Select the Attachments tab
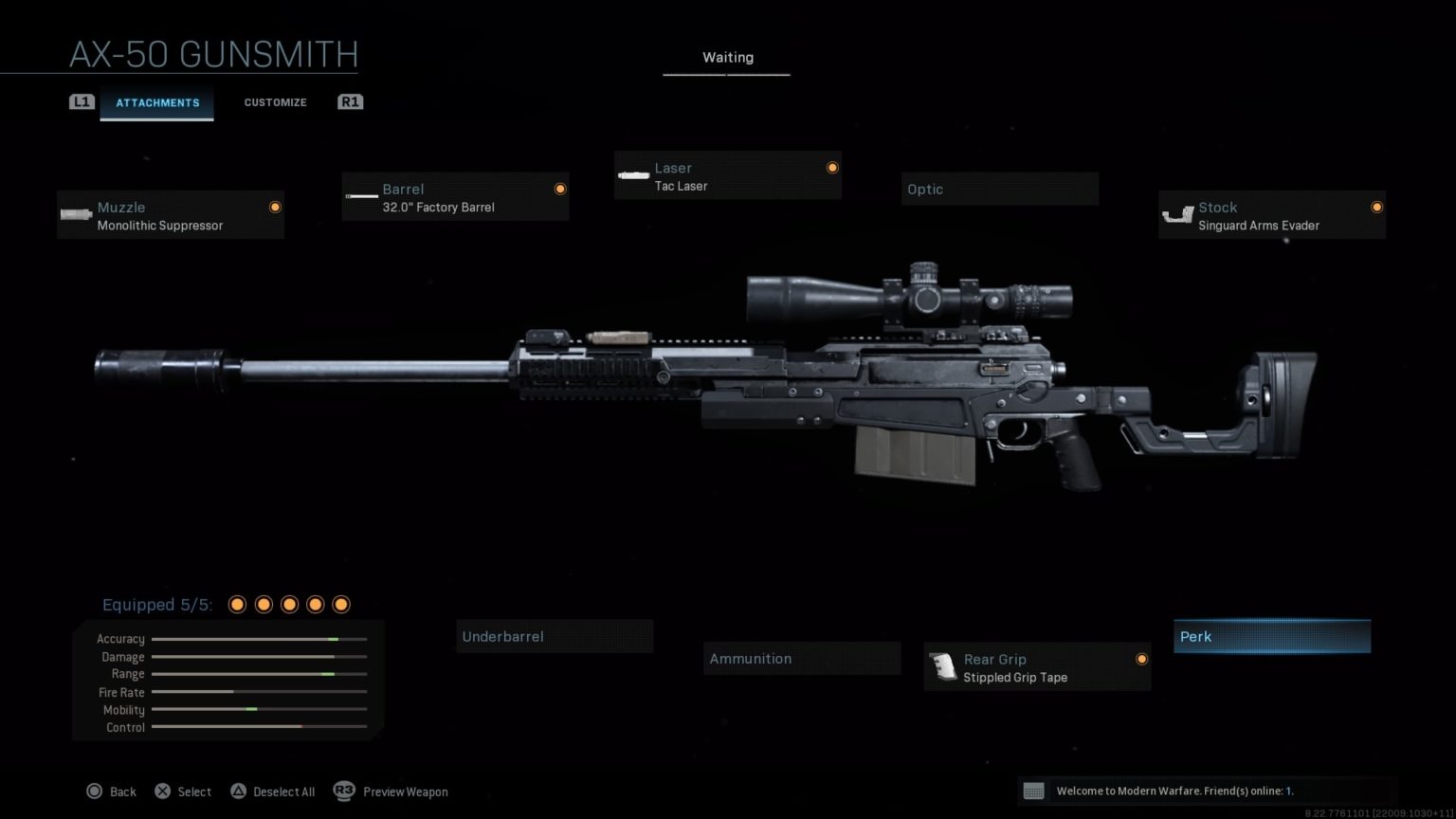Viewport: 1456px width, 819px height. point(157,102)
